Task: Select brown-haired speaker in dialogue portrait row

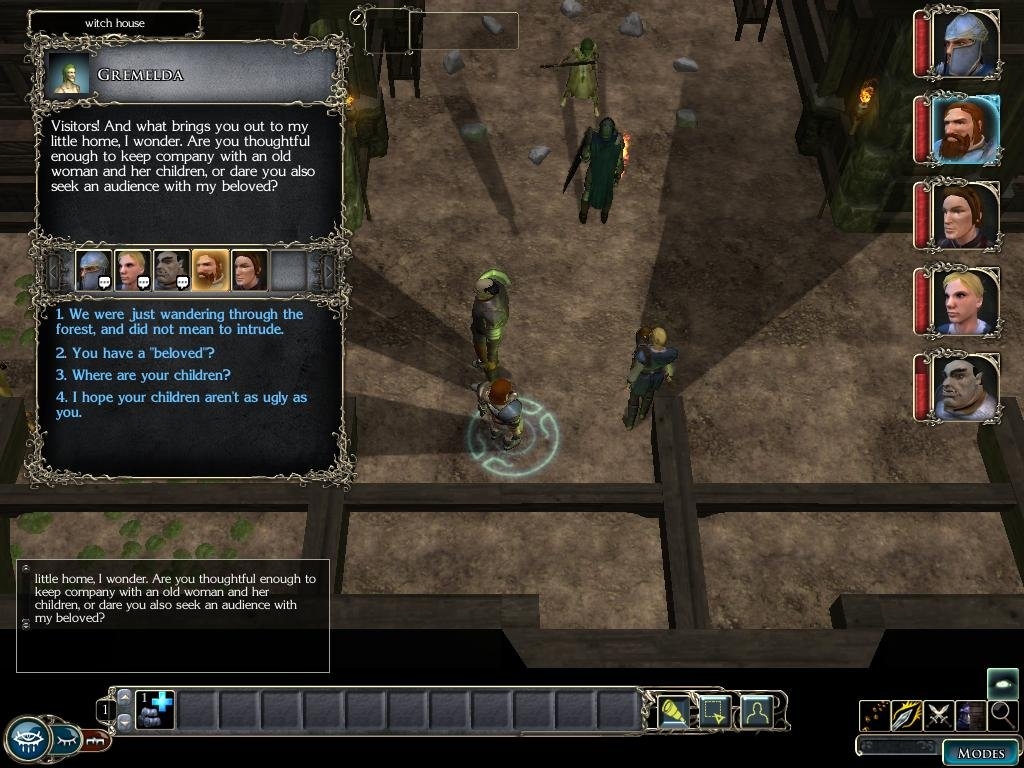Action: click(249, 270)
